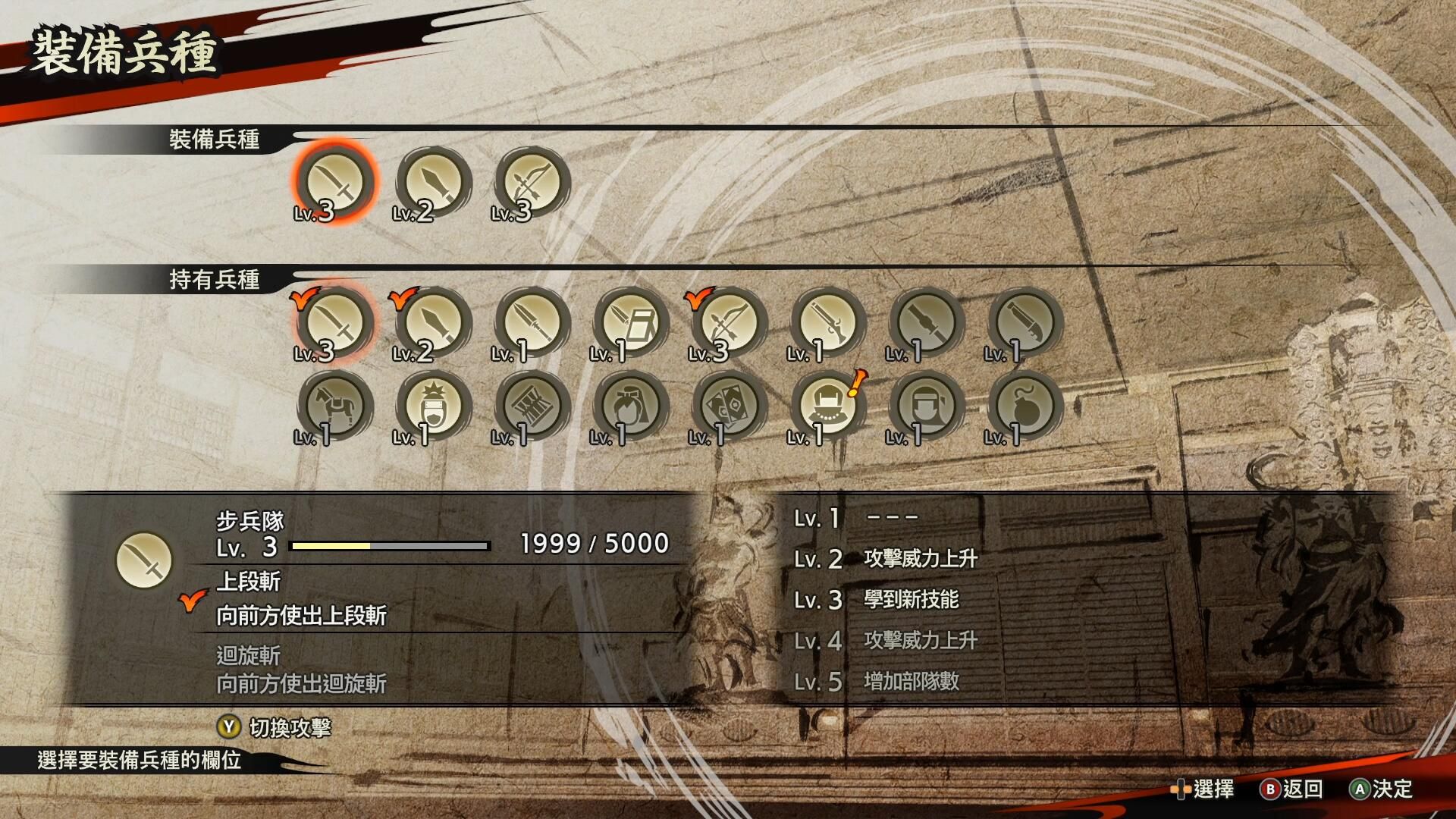
Task: Choose the checked bow troop in the owned list
Action: pos(729,322)
